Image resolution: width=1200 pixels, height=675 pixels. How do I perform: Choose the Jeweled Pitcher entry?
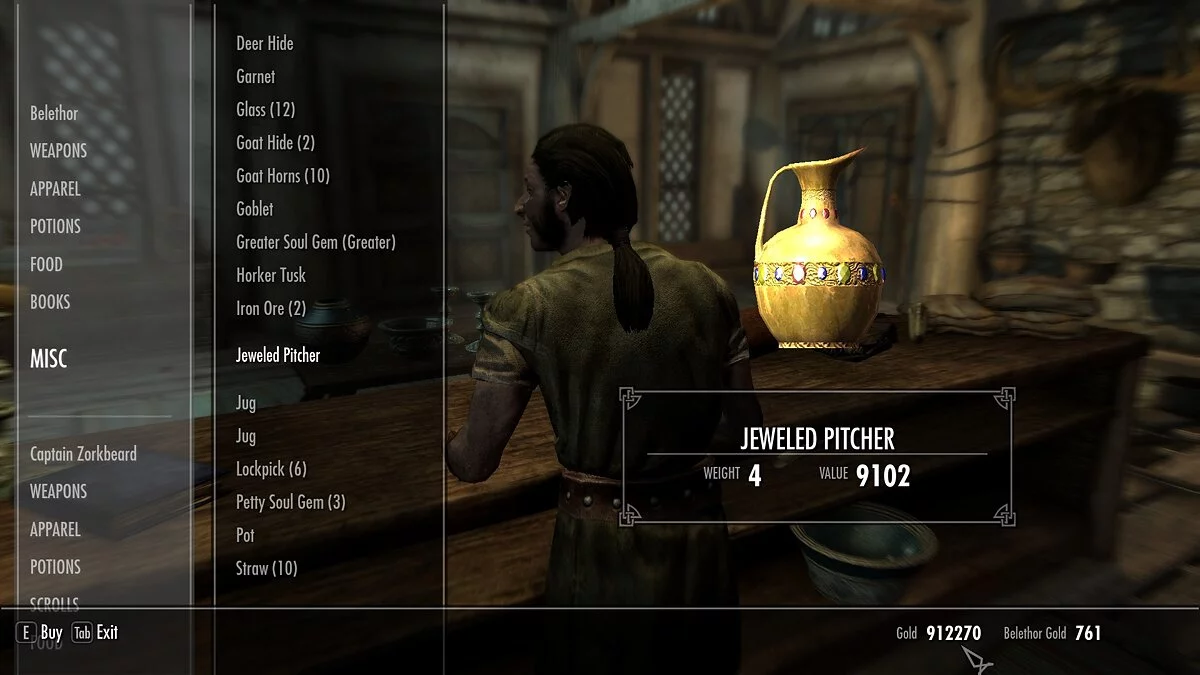[278, 355]
